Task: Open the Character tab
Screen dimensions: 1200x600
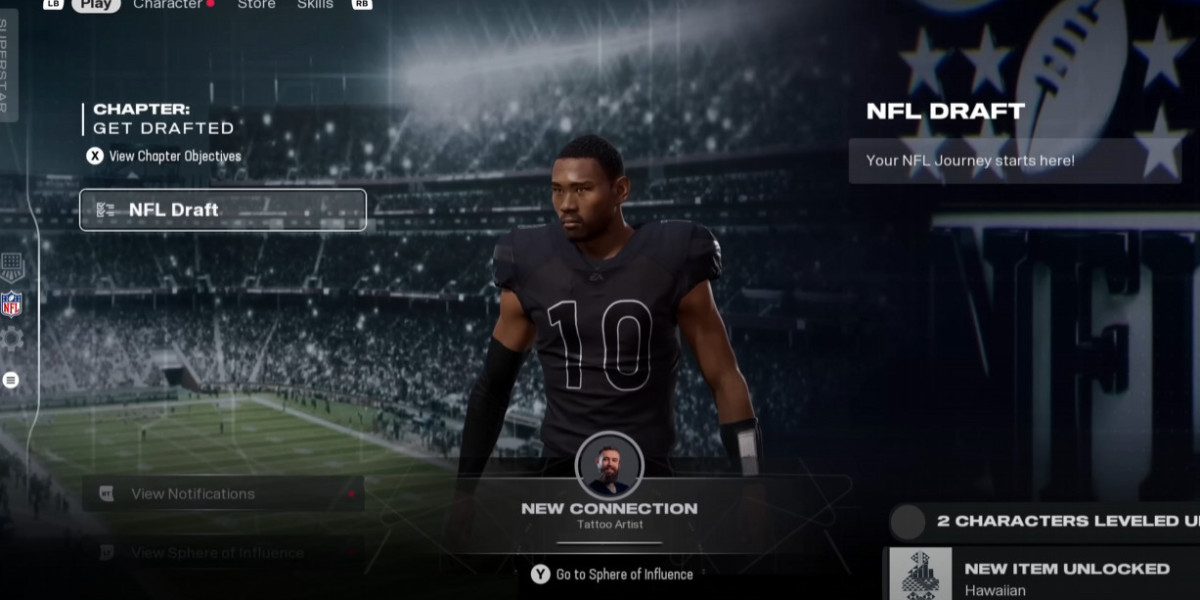Action: click(168, 4)
